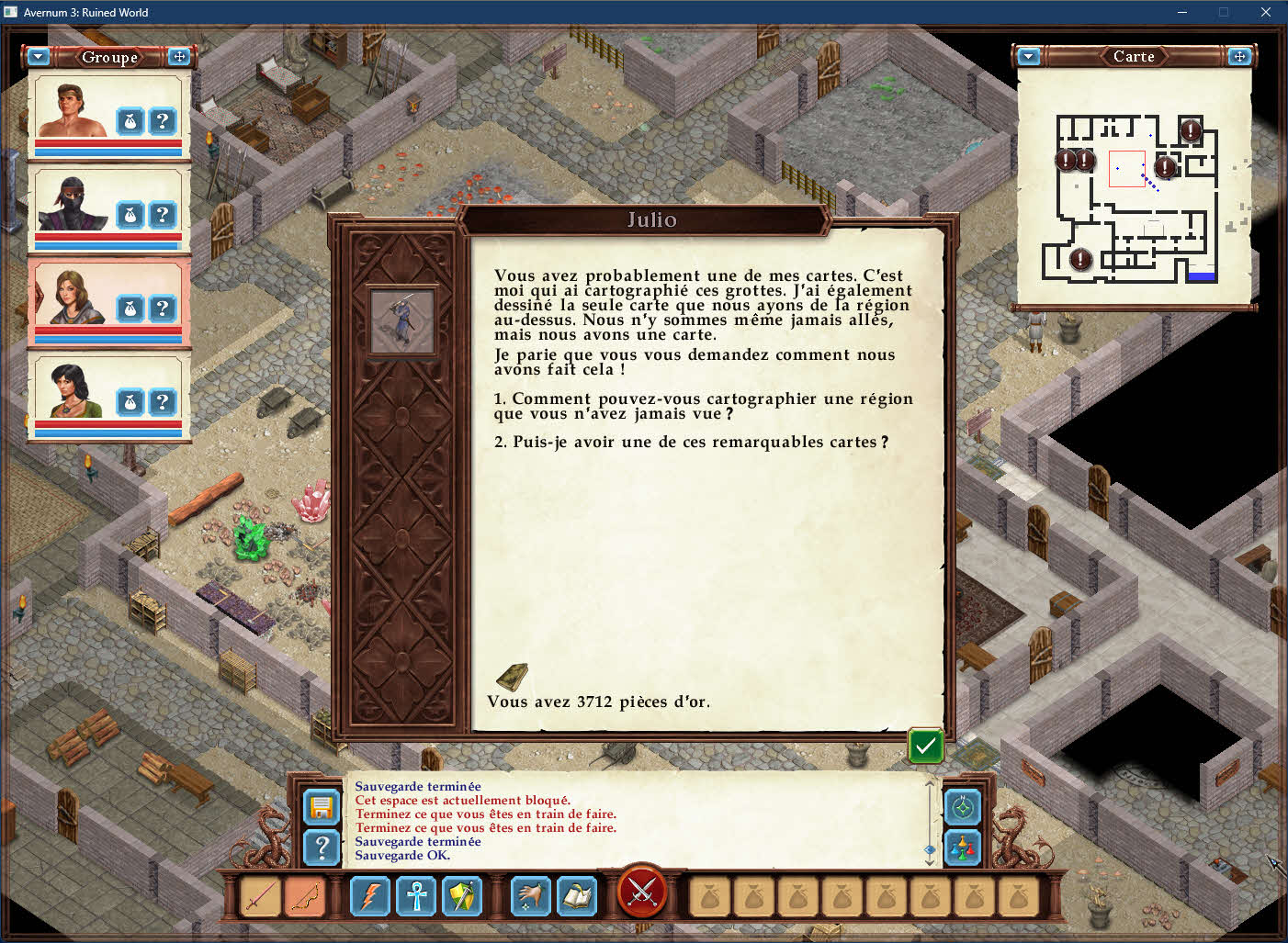Activate the shield and sword abilities icon
This screenshot has height=943, width=1288.
[x=462, y=896]
